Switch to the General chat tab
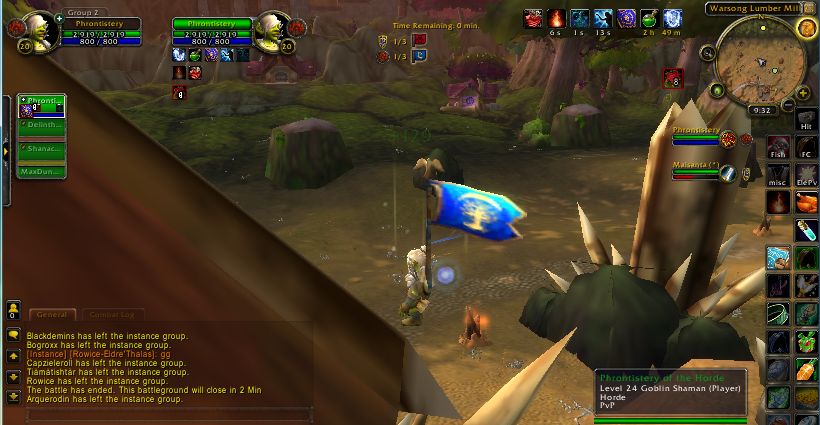 [52, 314]
